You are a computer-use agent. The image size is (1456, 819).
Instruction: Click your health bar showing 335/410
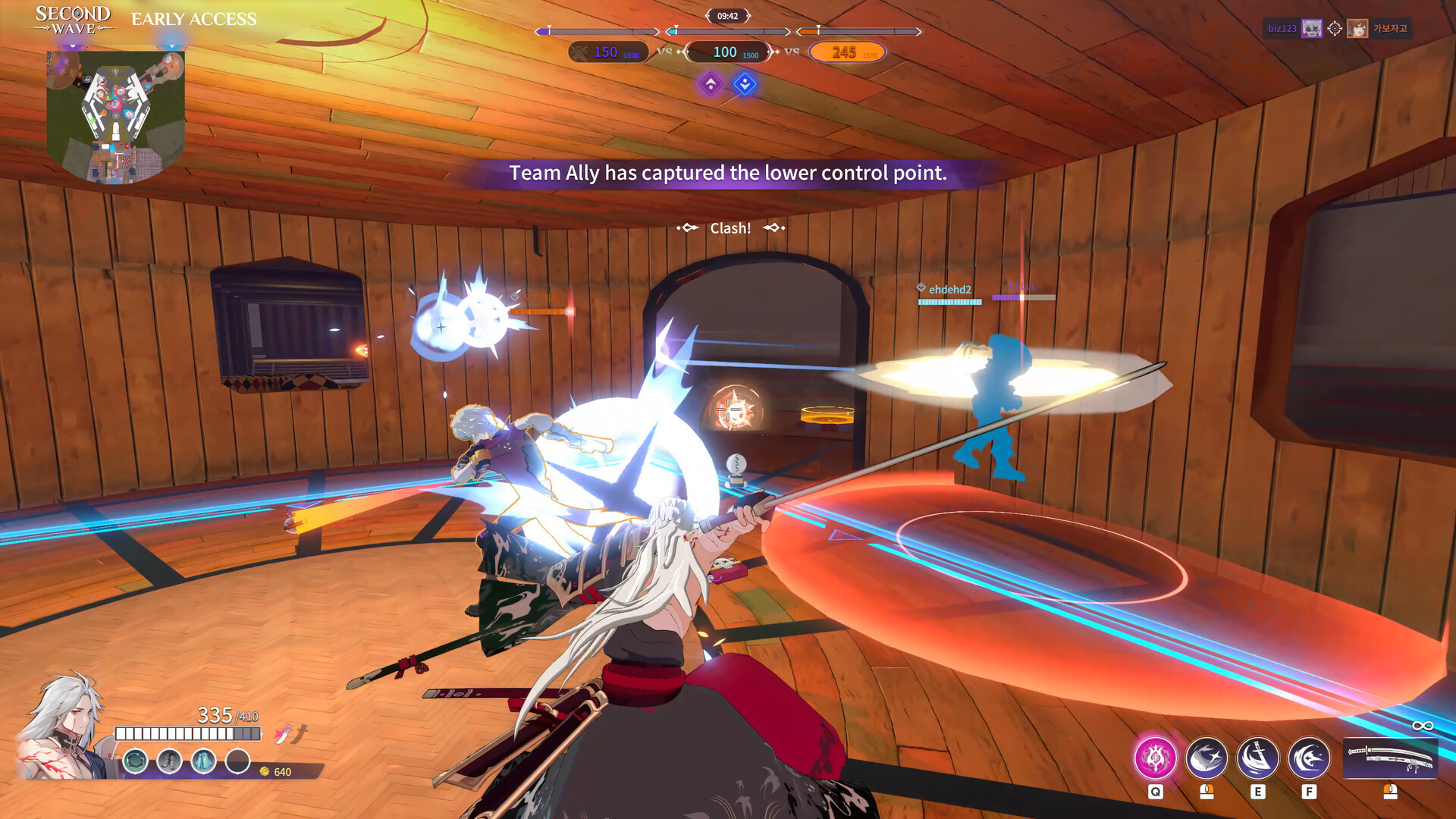click(x=187, y=733)
